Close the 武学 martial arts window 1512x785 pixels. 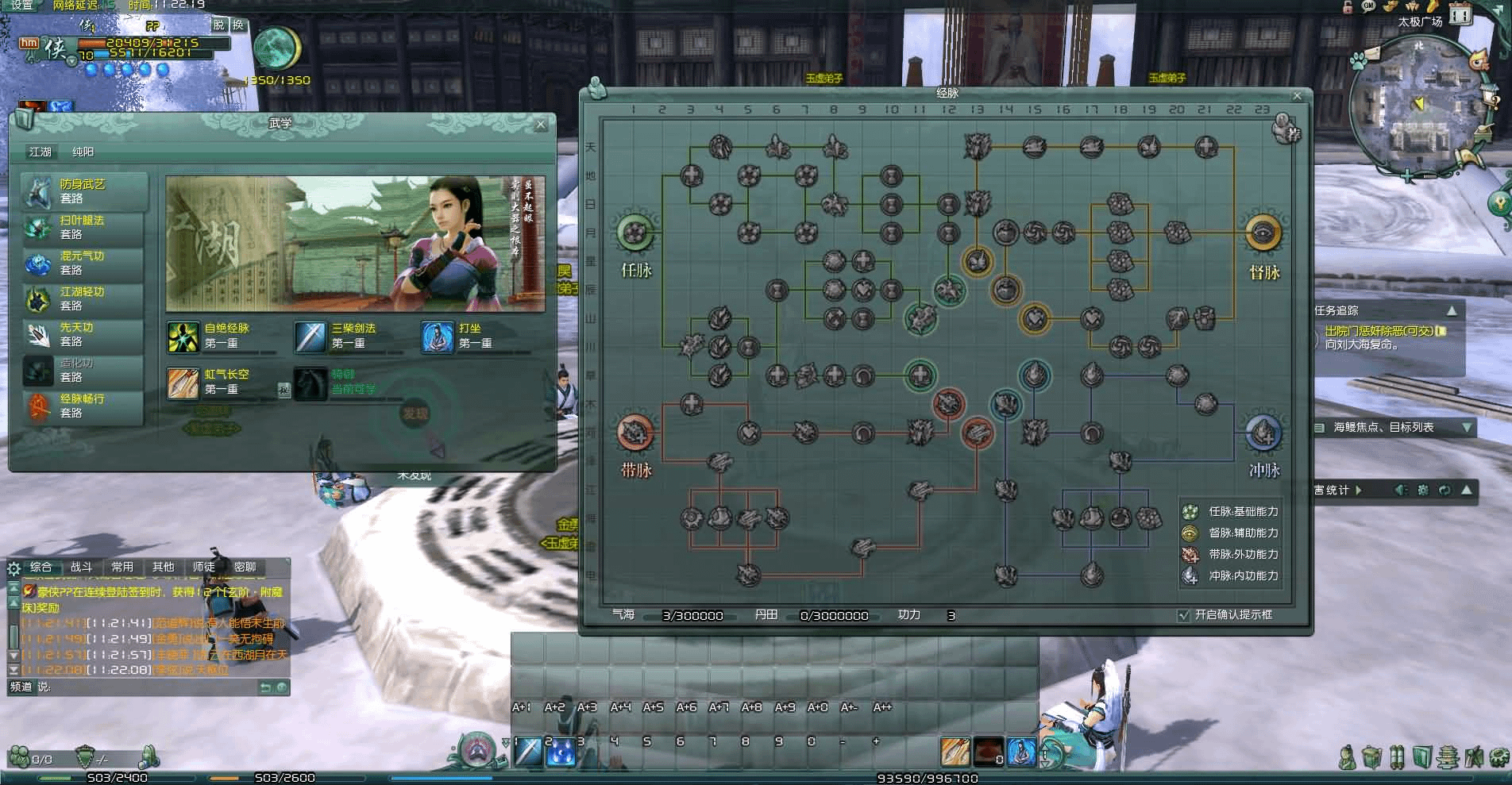[541, 125]
